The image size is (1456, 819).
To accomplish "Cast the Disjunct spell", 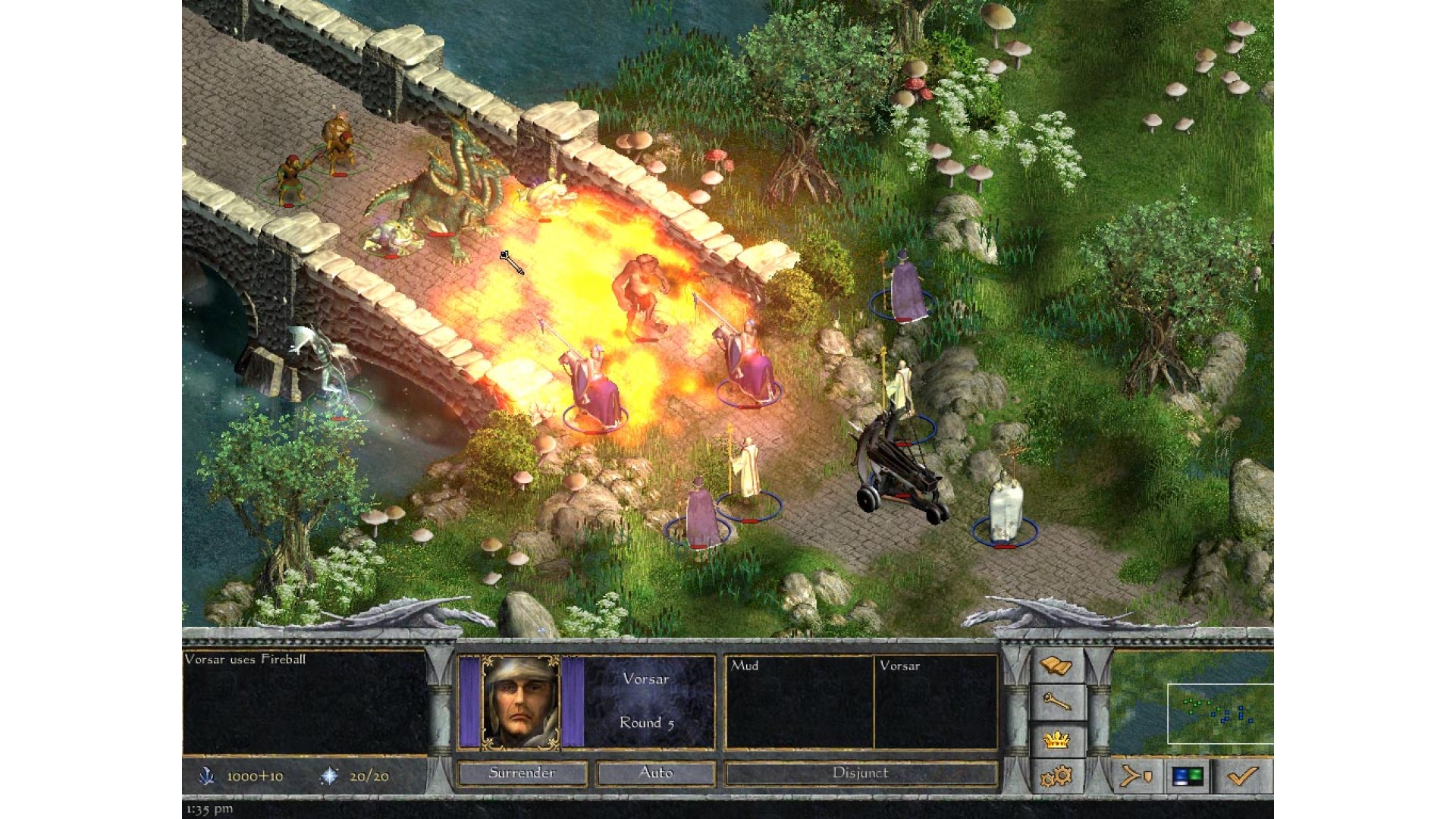I will pos(861,773).
